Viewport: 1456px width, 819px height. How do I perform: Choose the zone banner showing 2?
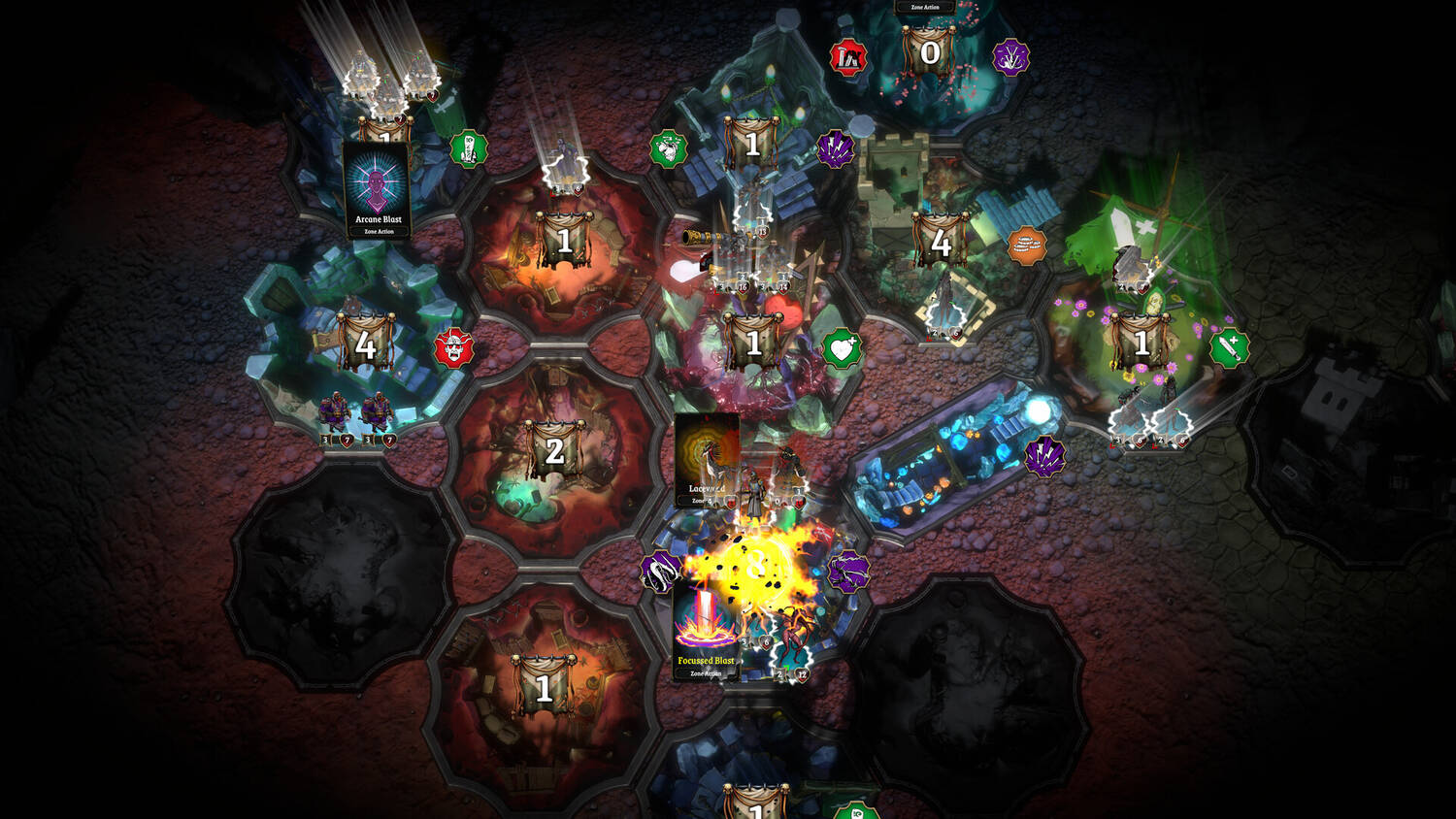tap(554, 451)
